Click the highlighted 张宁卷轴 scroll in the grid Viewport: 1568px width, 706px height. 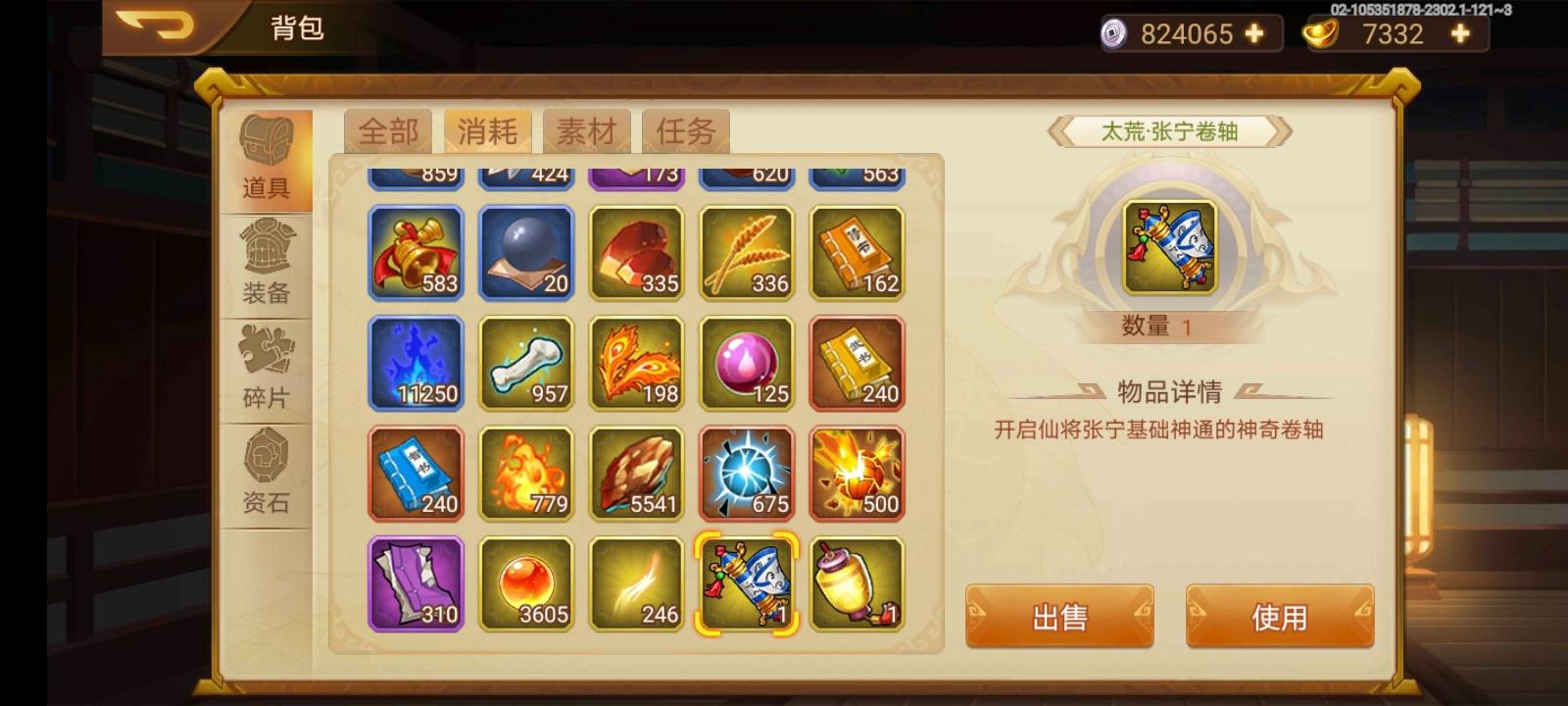click(745, 583)
